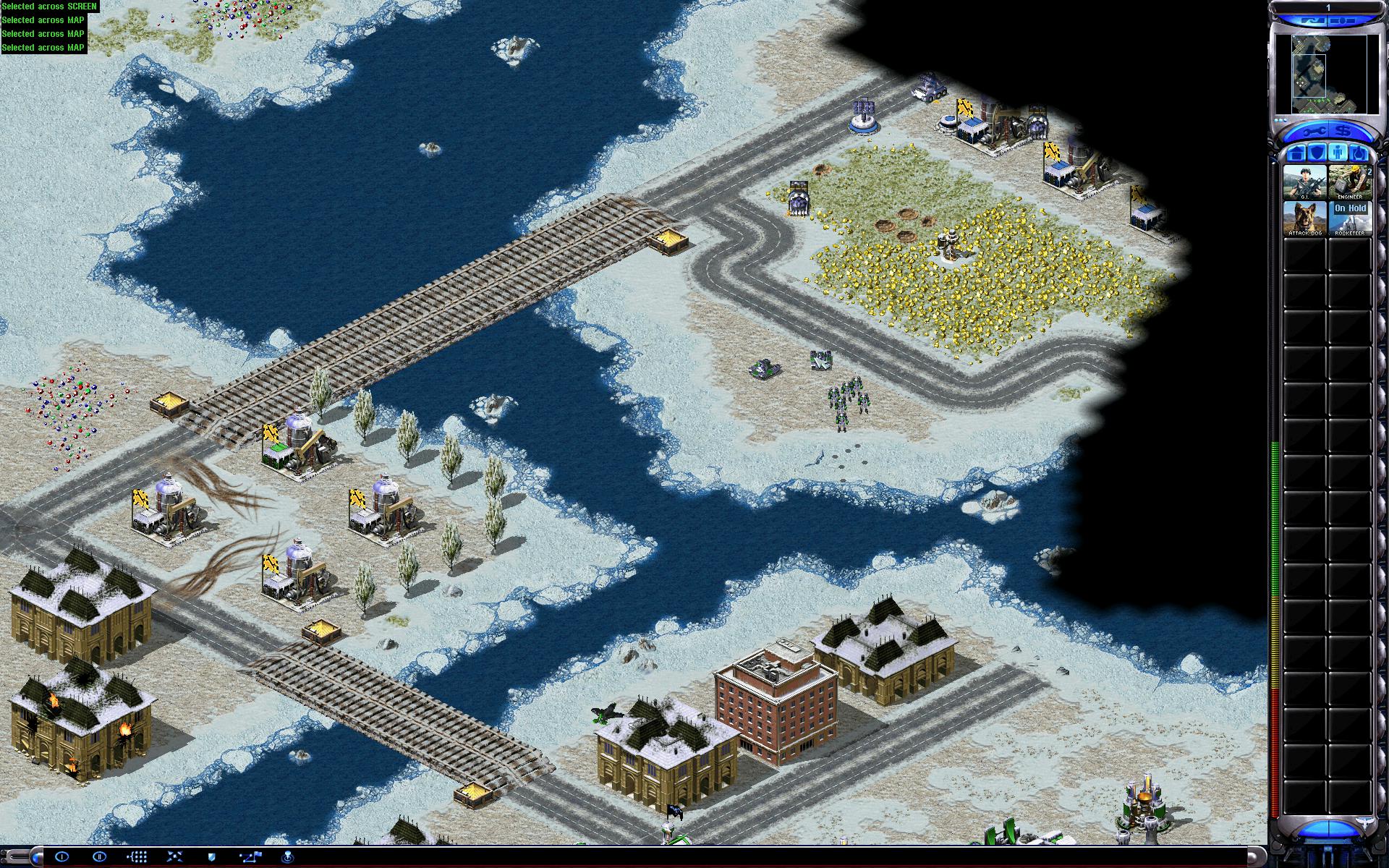Build an Attack Dog
The height and width of the screenshot is (868, 1389).
pyautogui.click(x=1304, y=218)
